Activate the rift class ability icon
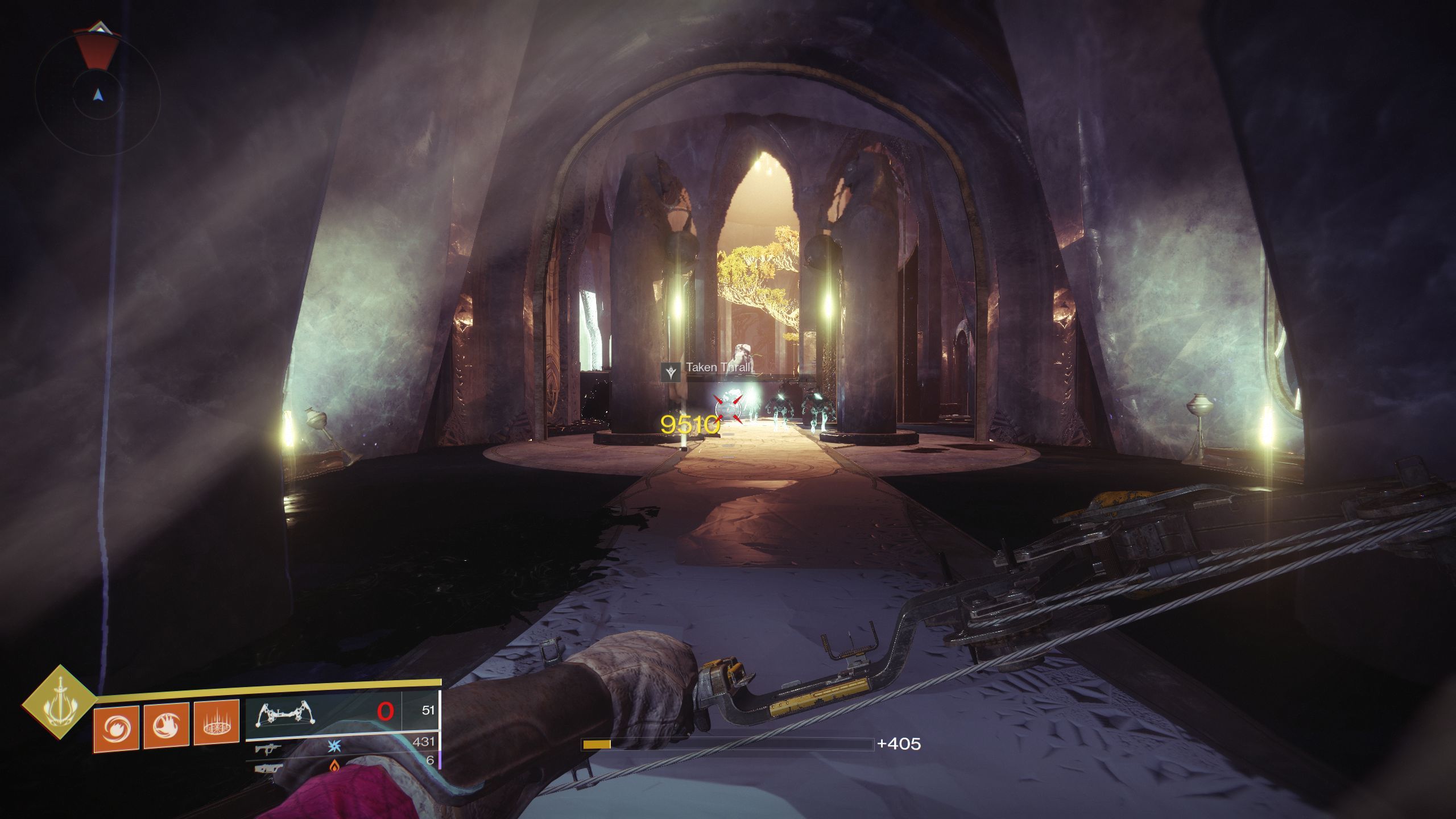 pyautogui.click(x=216, y=723)
